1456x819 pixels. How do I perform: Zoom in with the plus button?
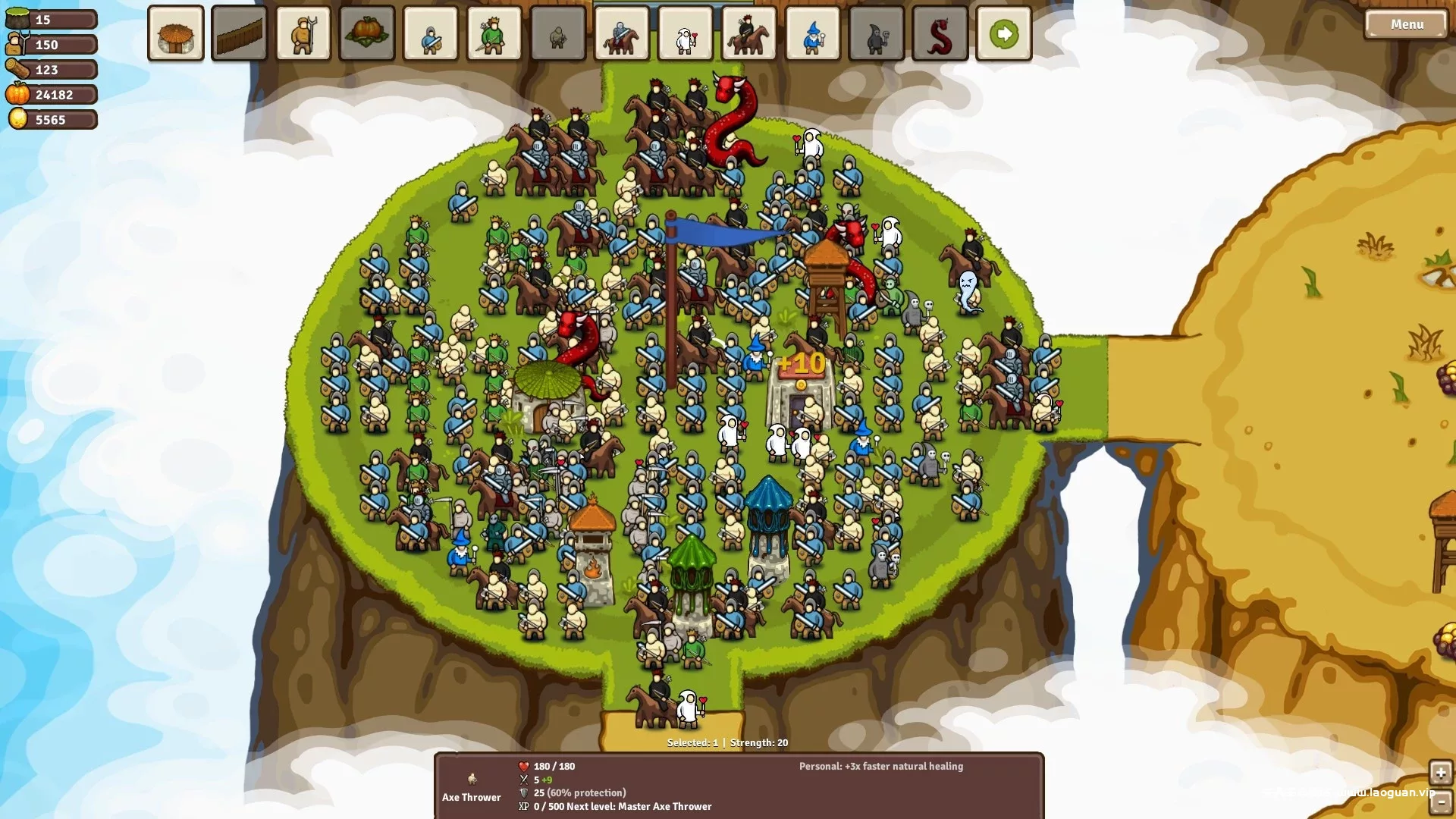click(1440, 773)
